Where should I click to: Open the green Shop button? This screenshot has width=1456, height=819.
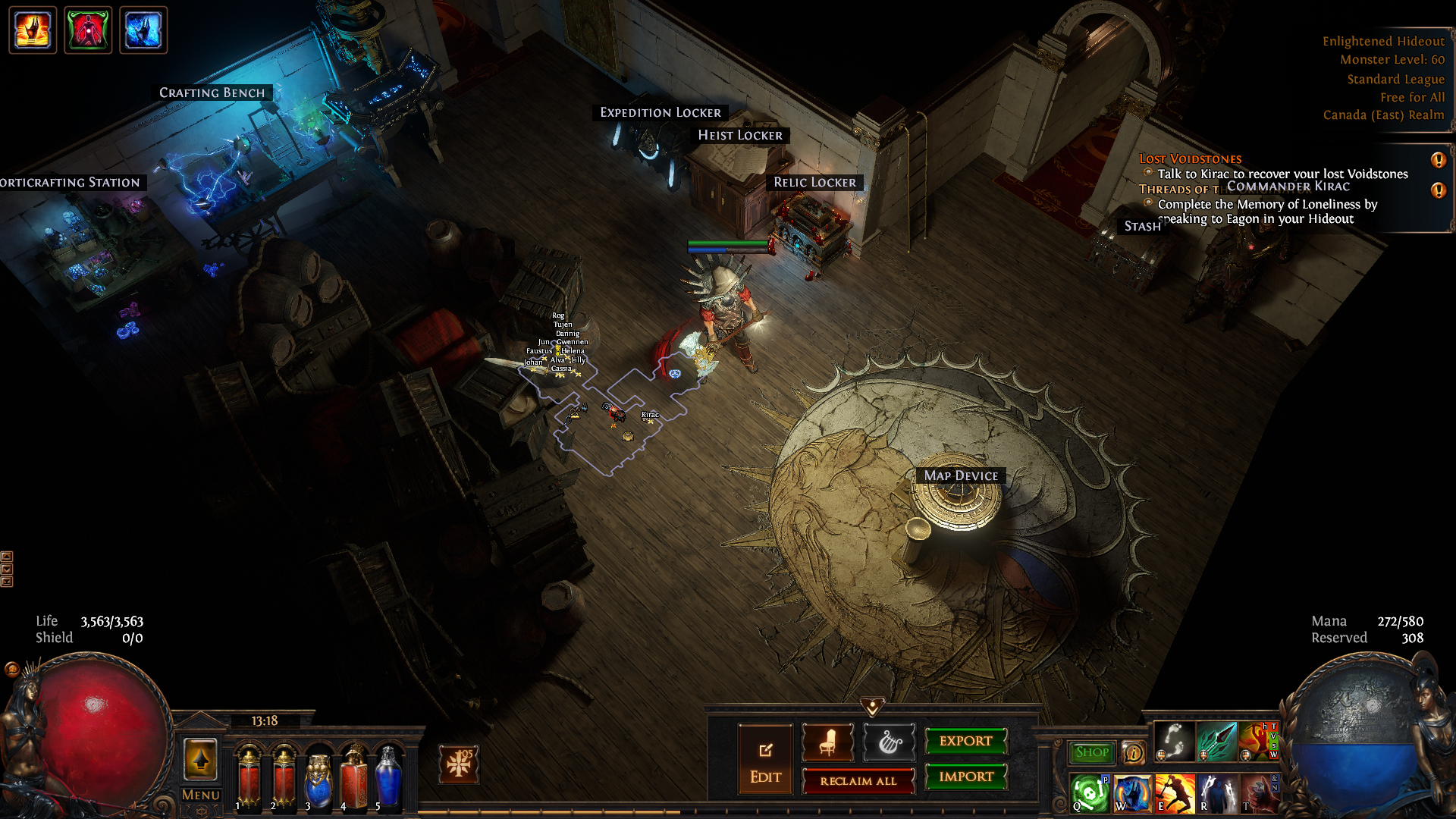(x=1091, y=752)
